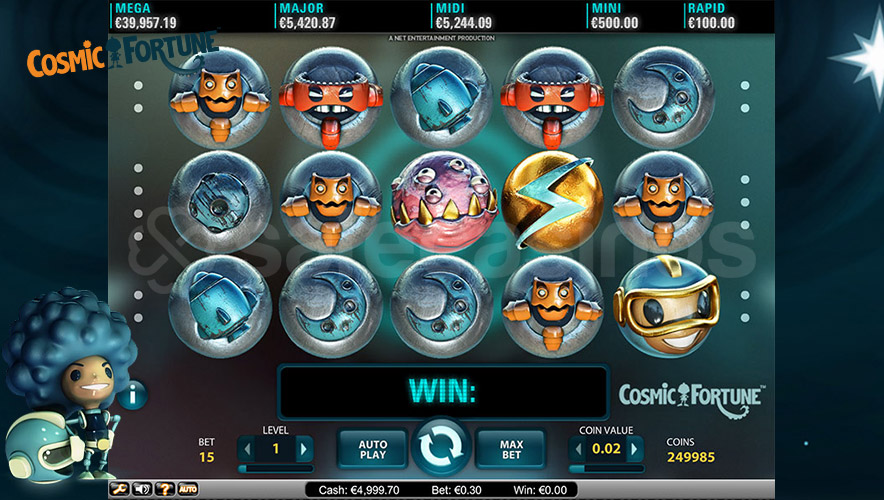This screenshot has height=500, width=884.
Task: Adjust the level slider bar
Action: click(276, 468)
